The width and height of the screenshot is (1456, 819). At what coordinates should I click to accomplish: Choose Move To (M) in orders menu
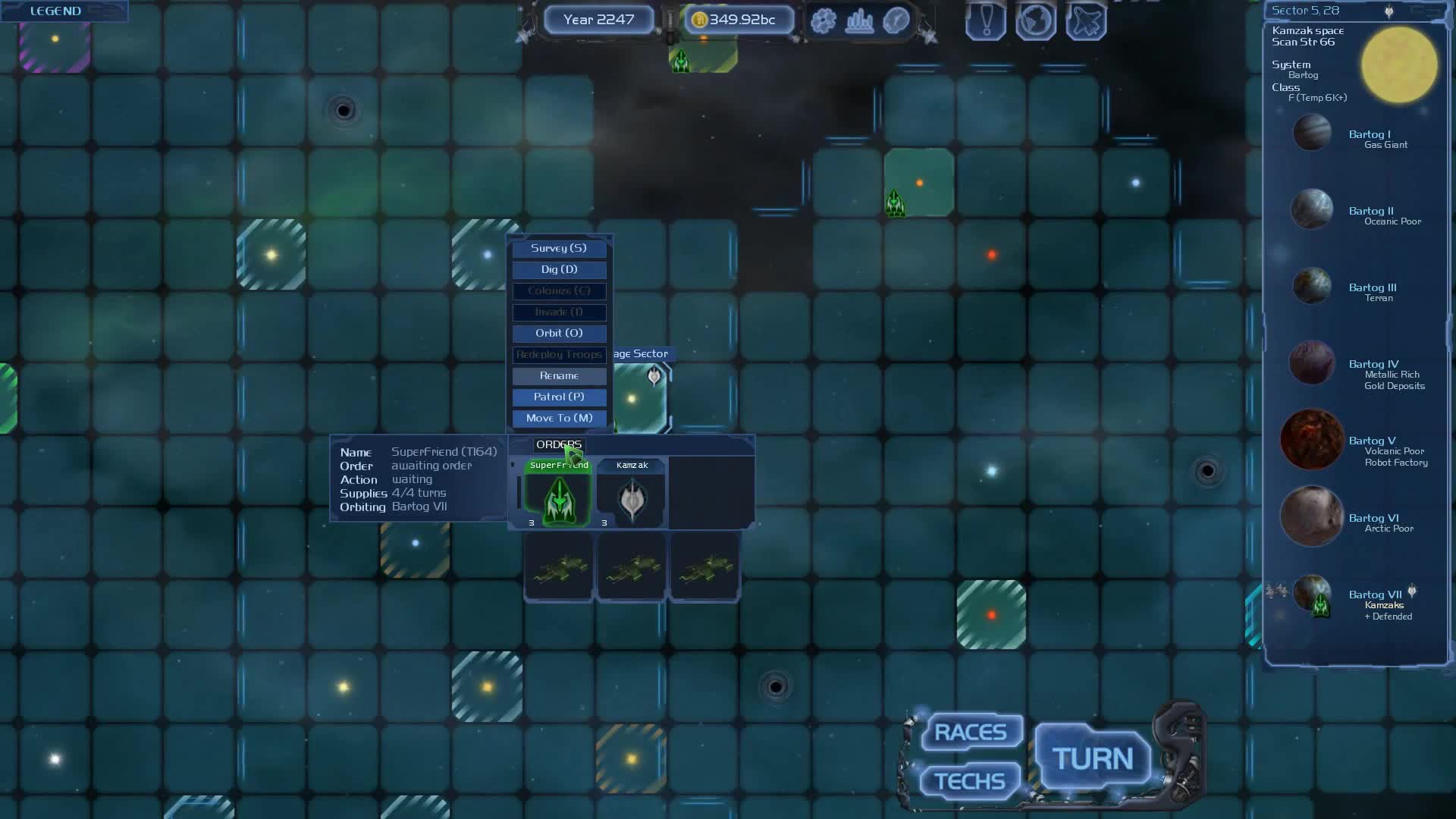(x=559, y=418)
